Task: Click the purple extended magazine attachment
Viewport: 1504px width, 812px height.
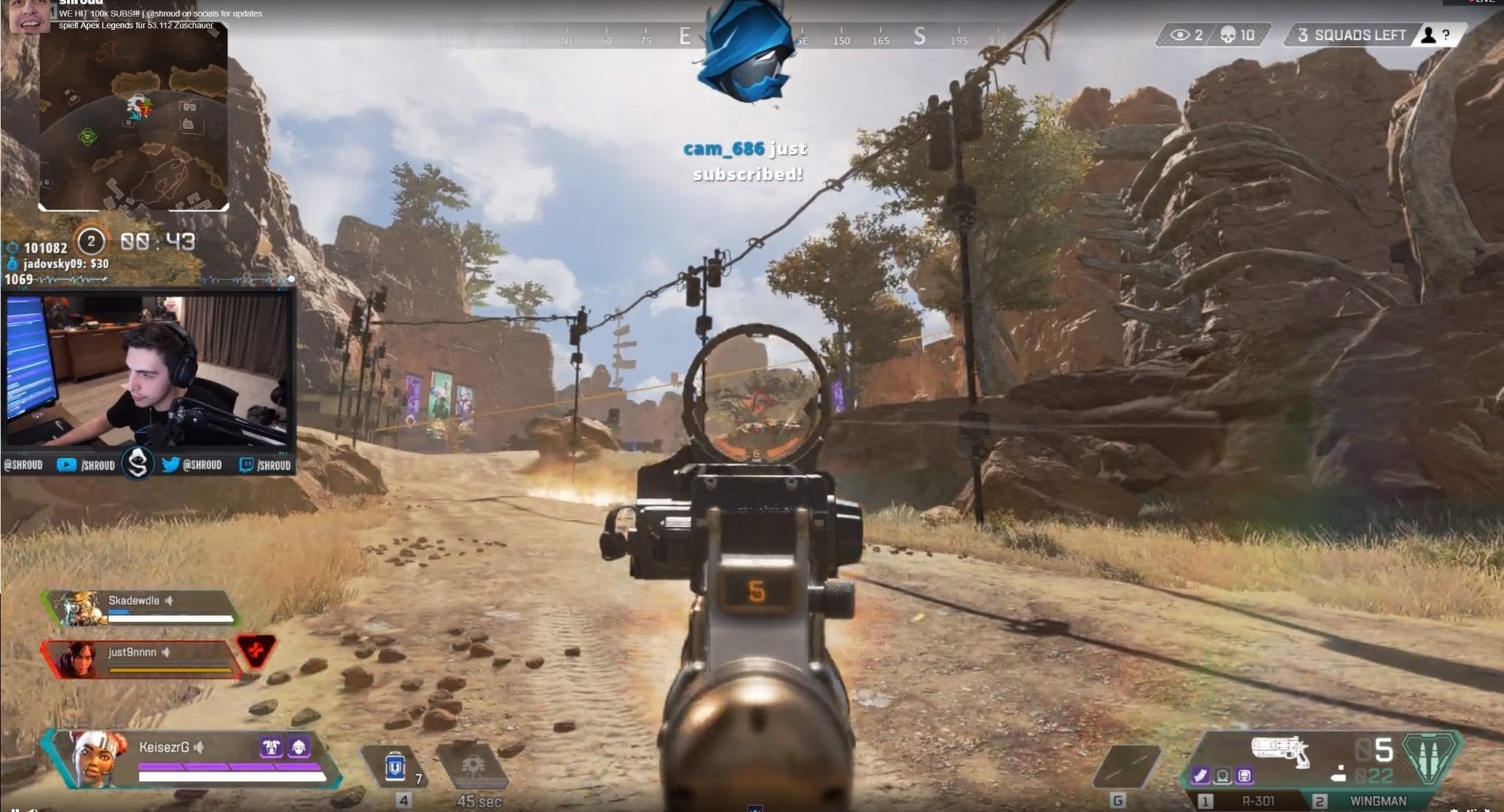Action: pyautogui.click(x=1201, y=775)
